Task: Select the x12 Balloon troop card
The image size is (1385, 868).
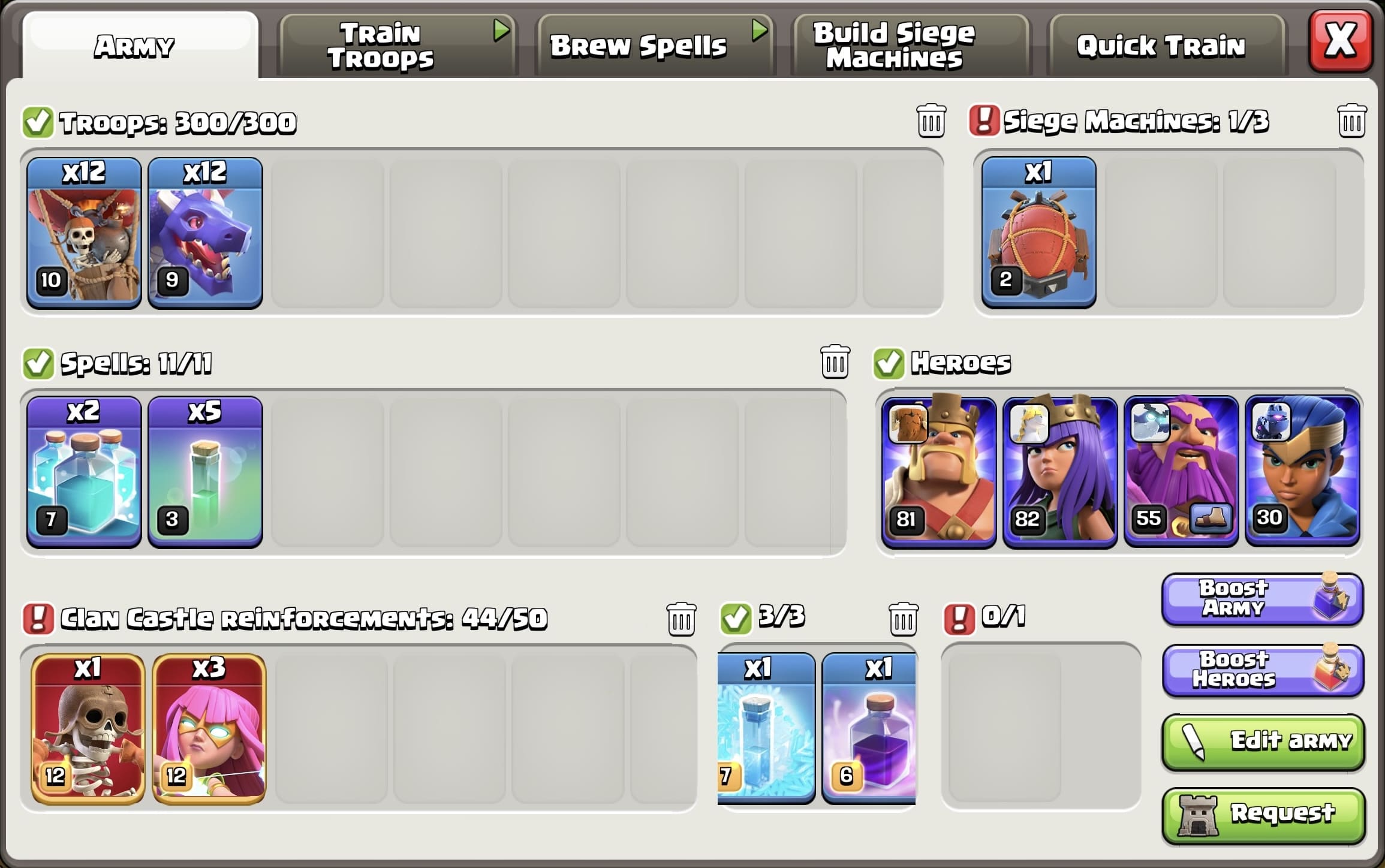Action: pos(83,231)
